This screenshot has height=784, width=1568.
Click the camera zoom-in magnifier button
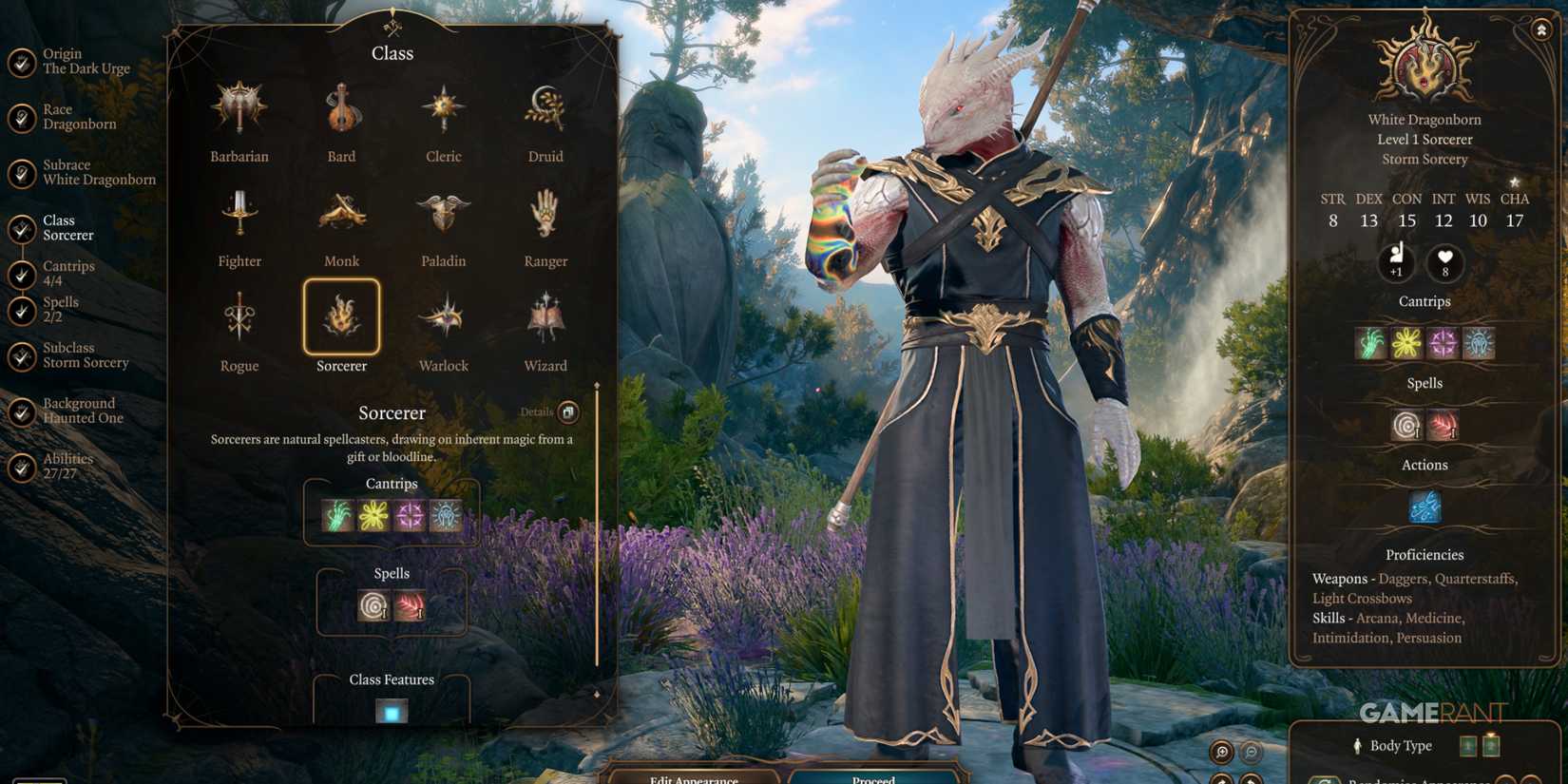pyautogui.click(x=1222, y=751)
